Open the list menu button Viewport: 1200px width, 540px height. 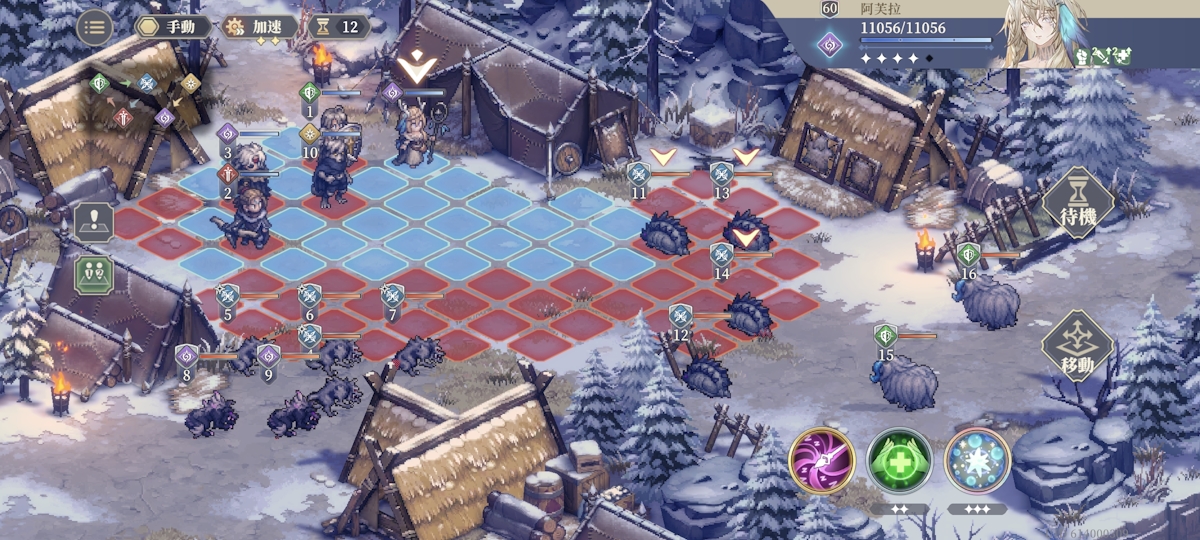coord(95,27)
